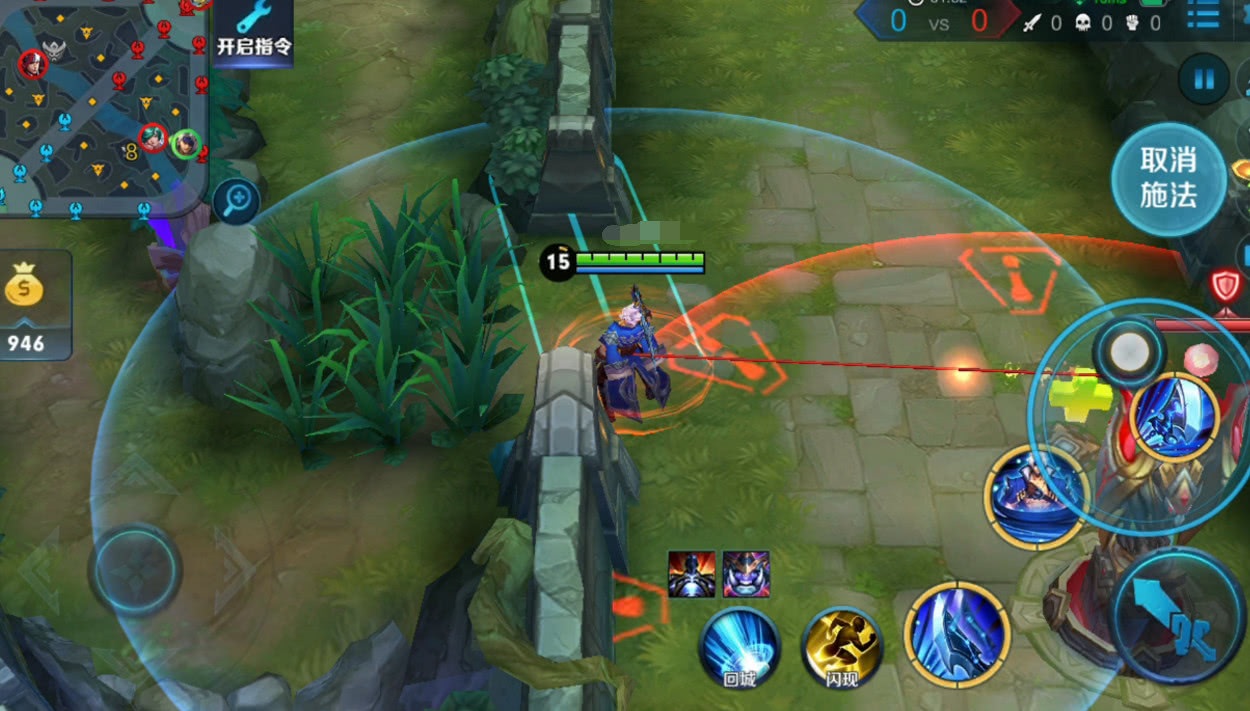Pause the match with the pause button
Viewport: 1250px width, 711px height.
tap(1203, 79)
